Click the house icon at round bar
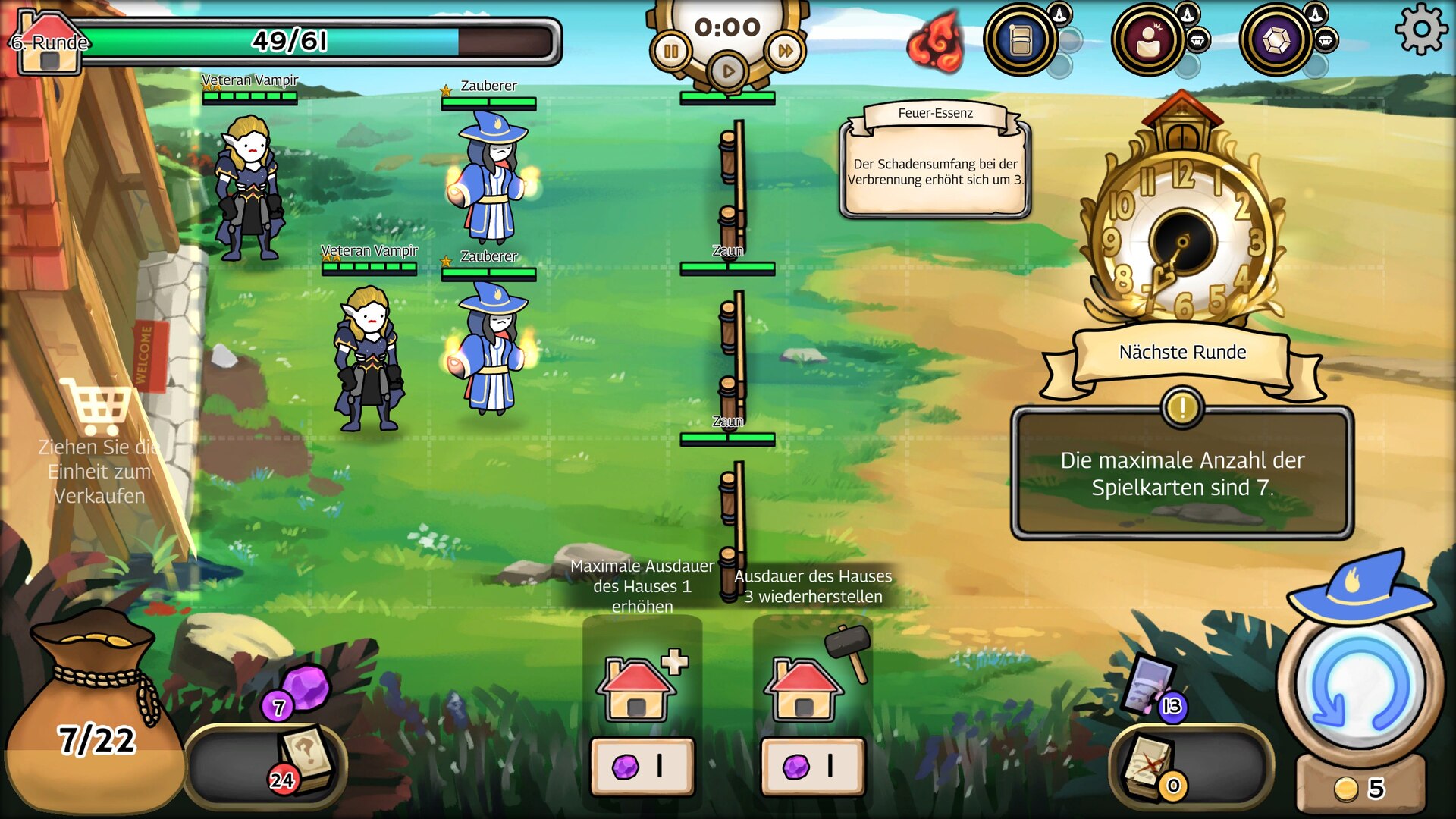The height and width of the screenshot is (819, 1456). pyautogui.click(x=47, y=44)
